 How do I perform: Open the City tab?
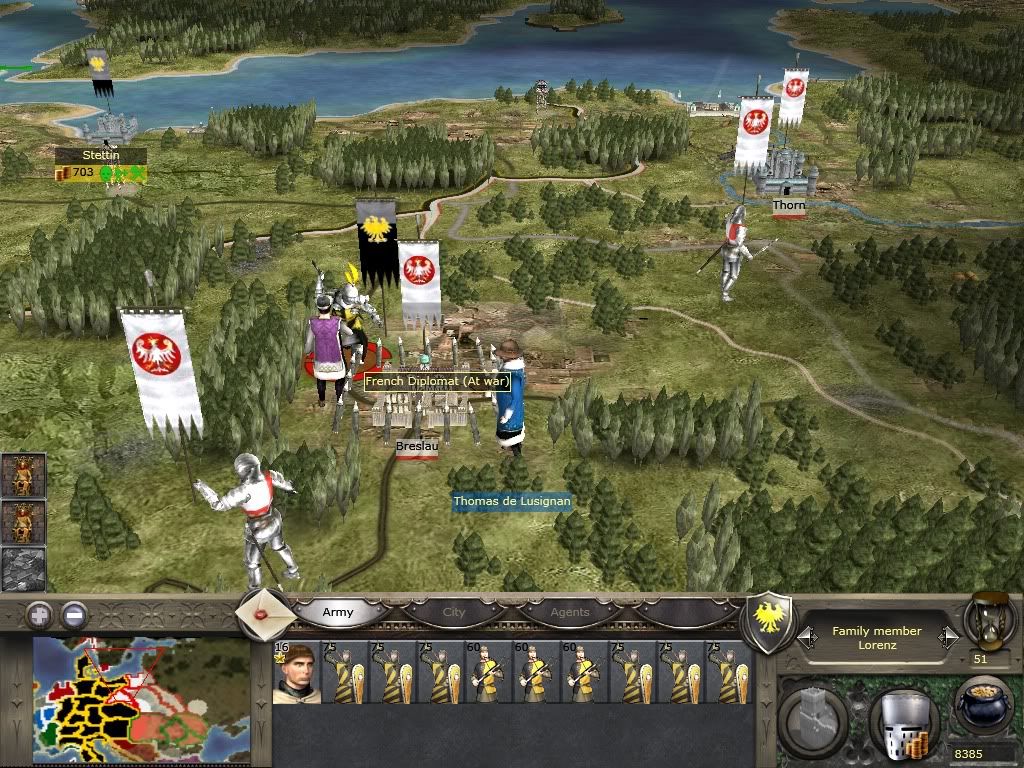tap(454, 612)
